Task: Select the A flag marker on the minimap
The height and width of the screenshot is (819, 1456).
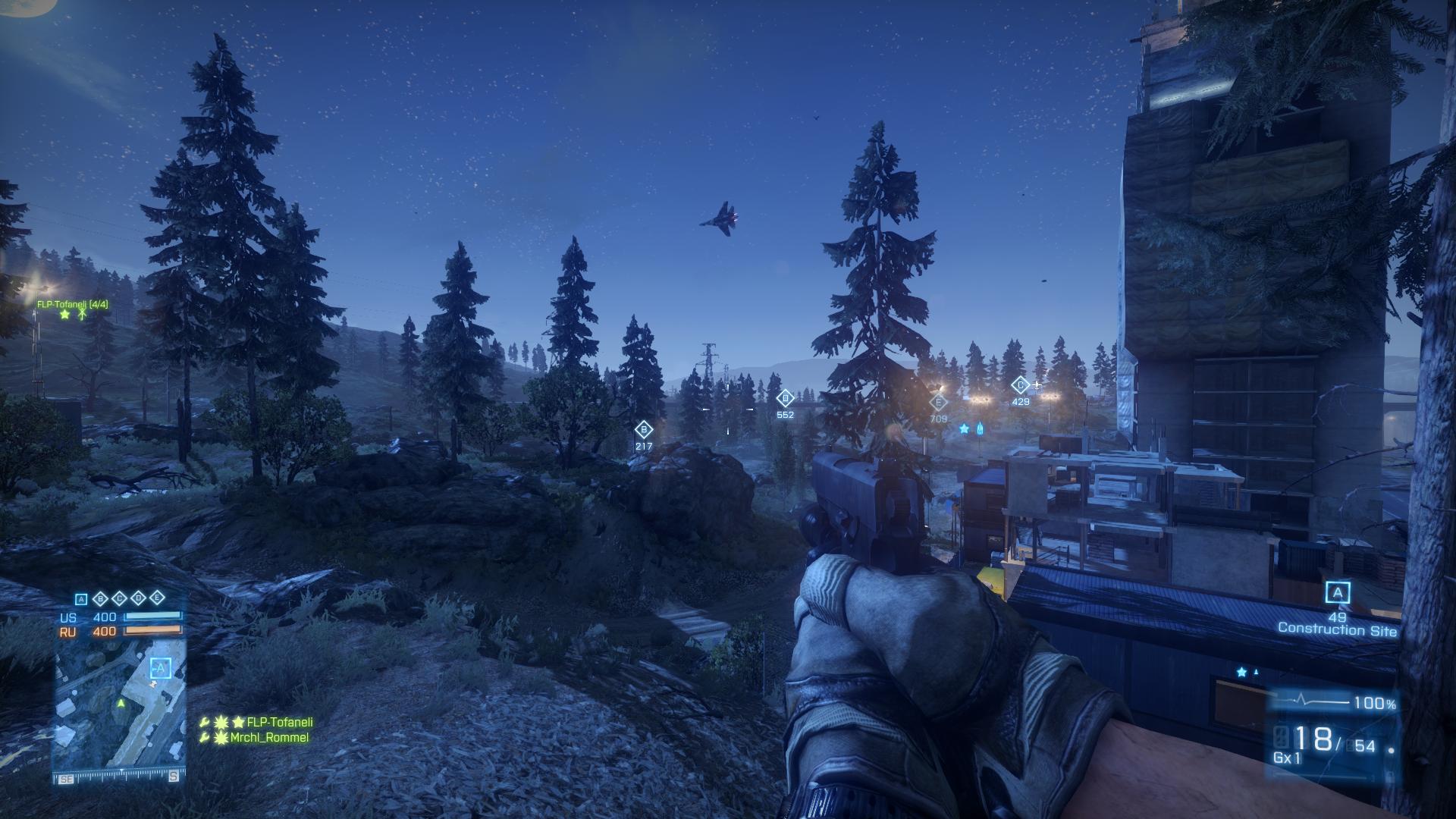Action: 160,668
